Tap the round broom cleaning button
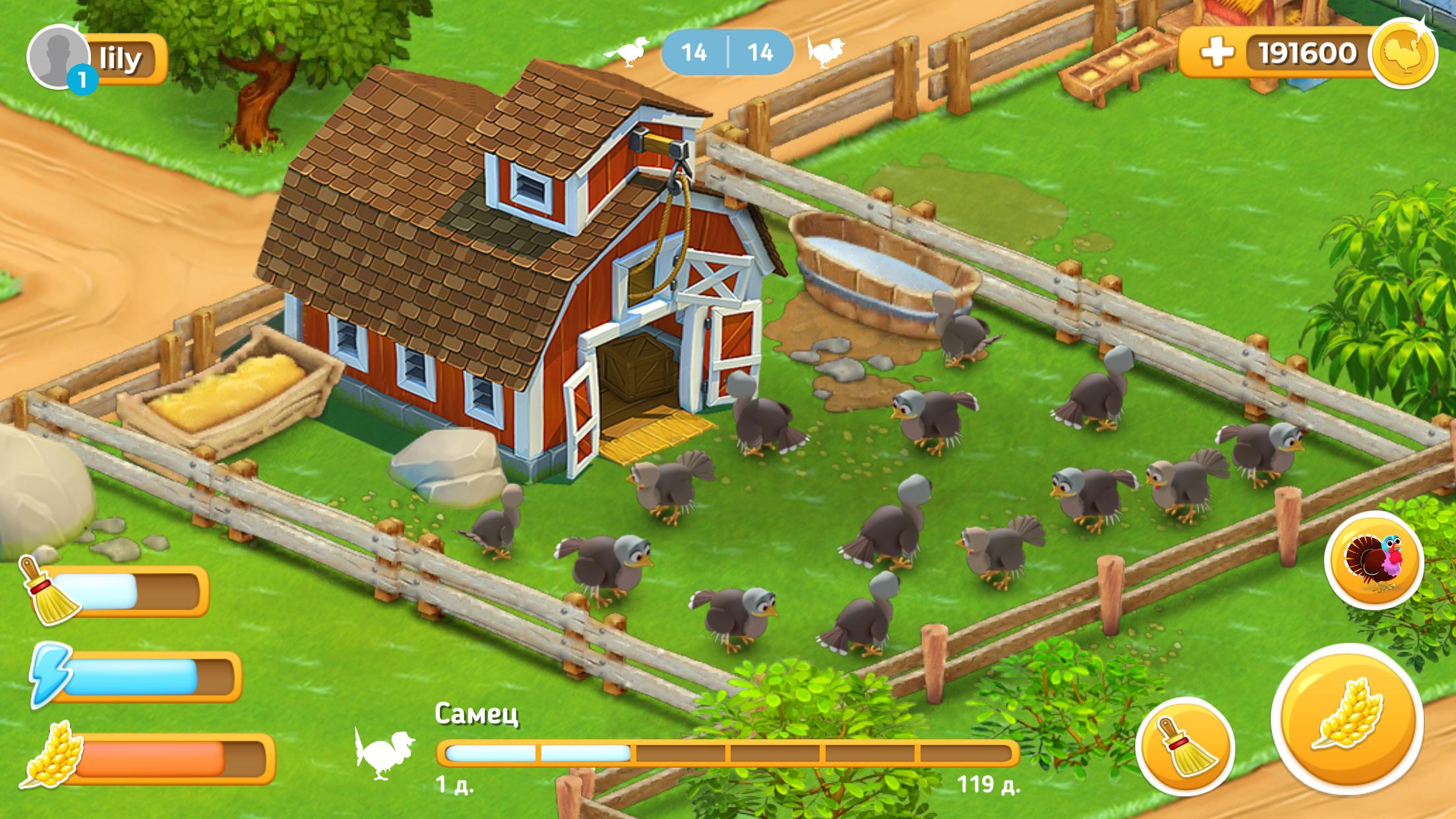 [x=1185, y=746]
